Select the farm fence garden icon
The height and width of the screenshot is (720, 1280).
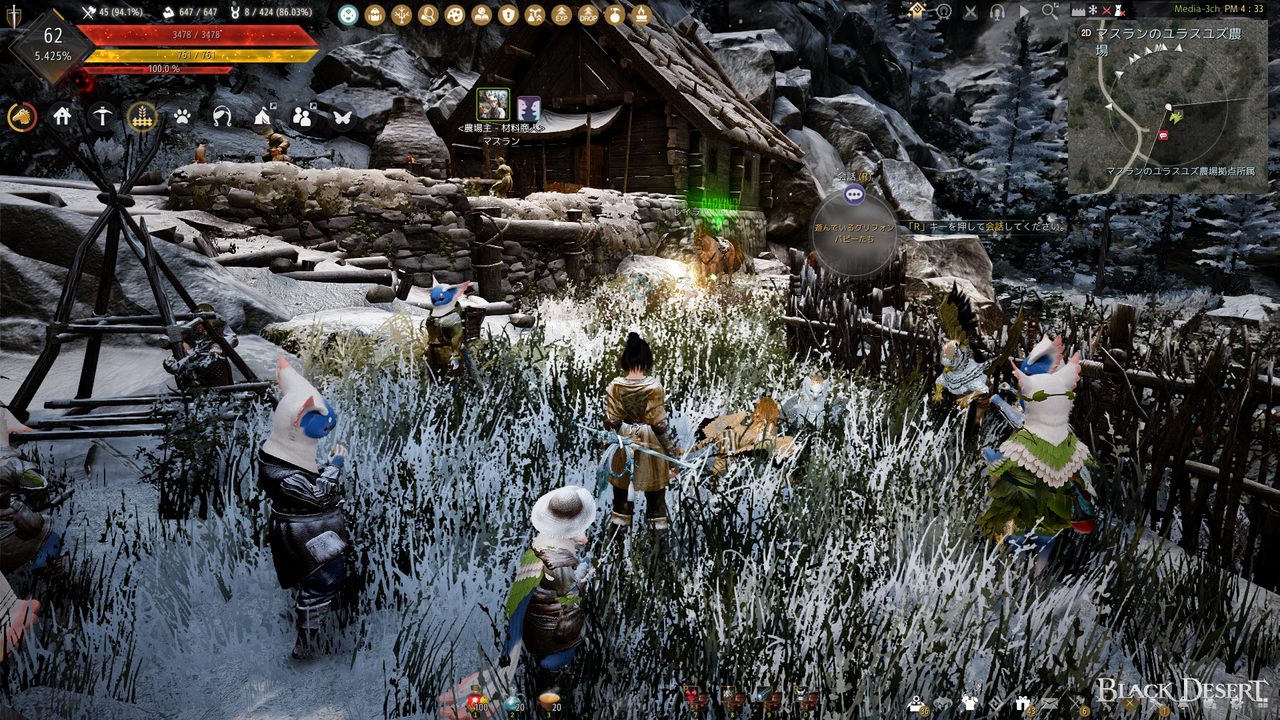click(142, 117)
